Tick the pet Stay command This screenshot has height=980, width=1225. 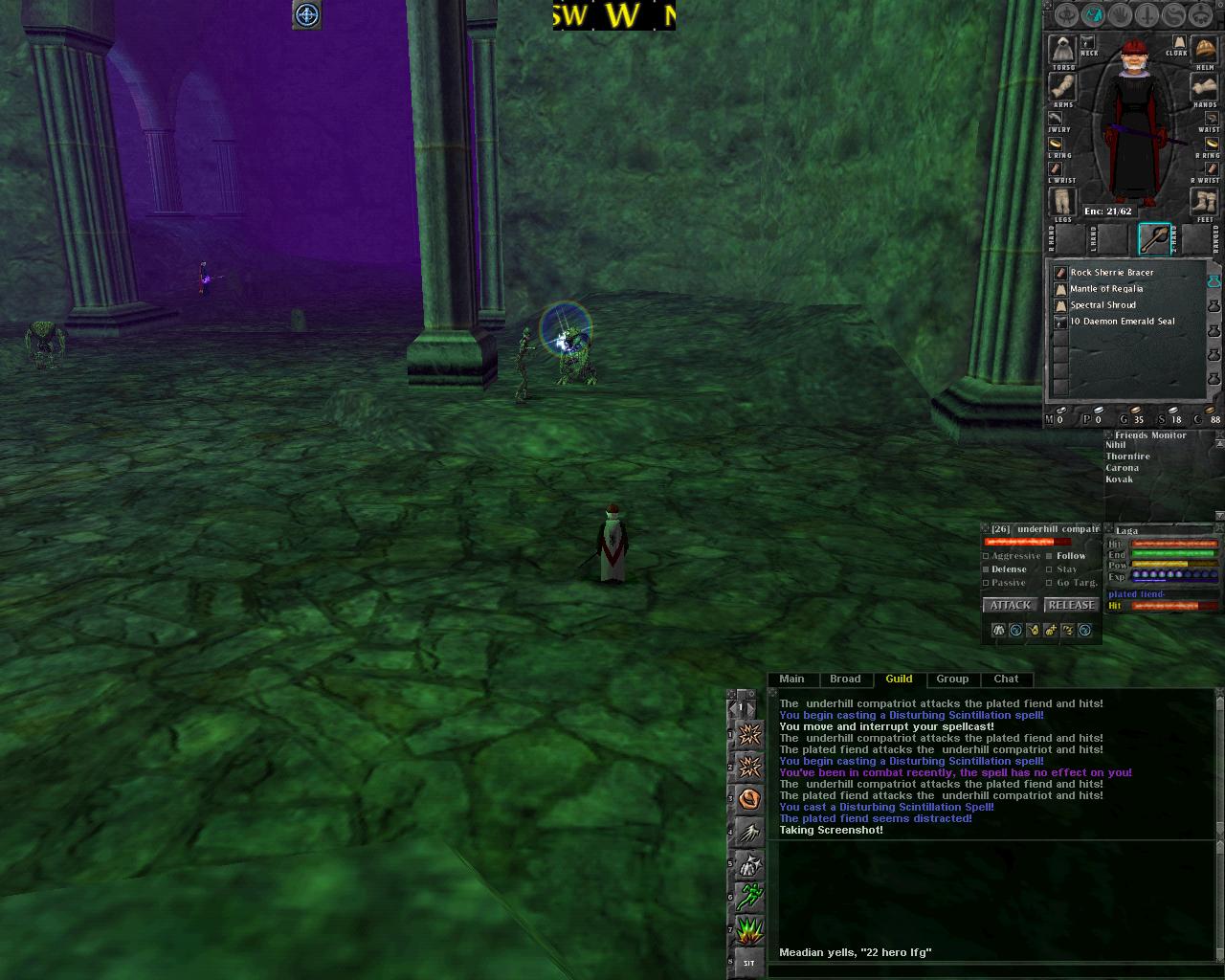tap(1051, 569)
